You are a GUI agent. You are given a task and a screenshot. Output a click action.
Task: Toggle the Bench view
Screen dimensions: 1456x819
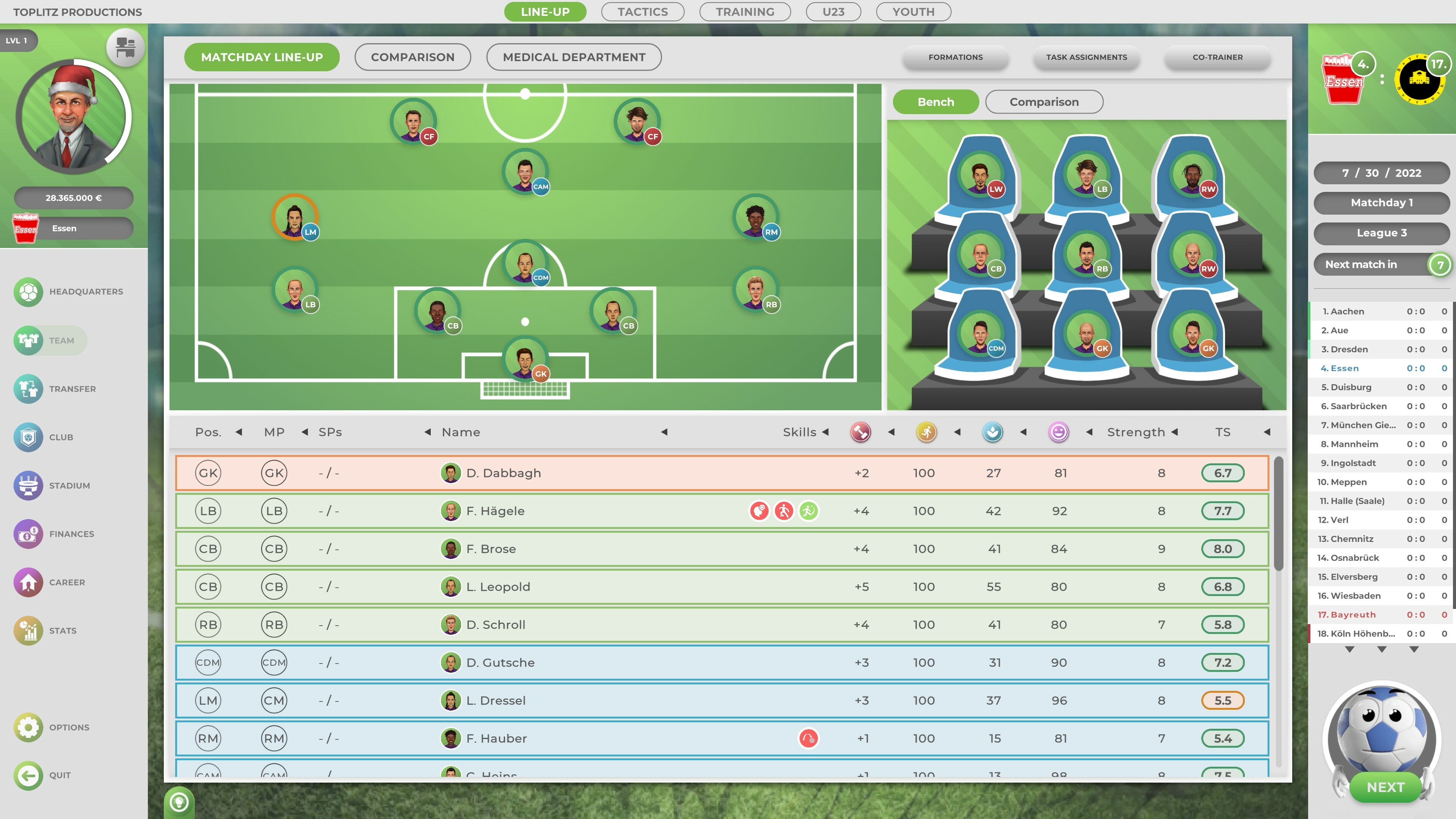click(935, 102)
